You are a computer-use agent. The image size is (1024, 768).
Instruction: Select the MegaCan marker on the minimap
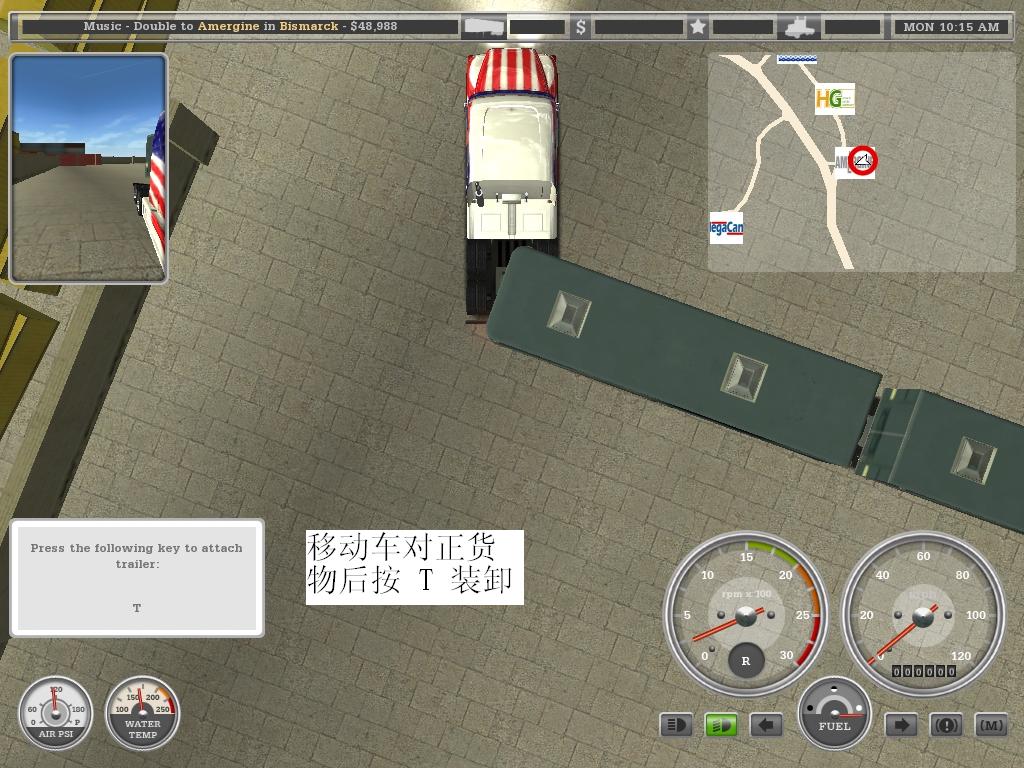pos(726,228)
